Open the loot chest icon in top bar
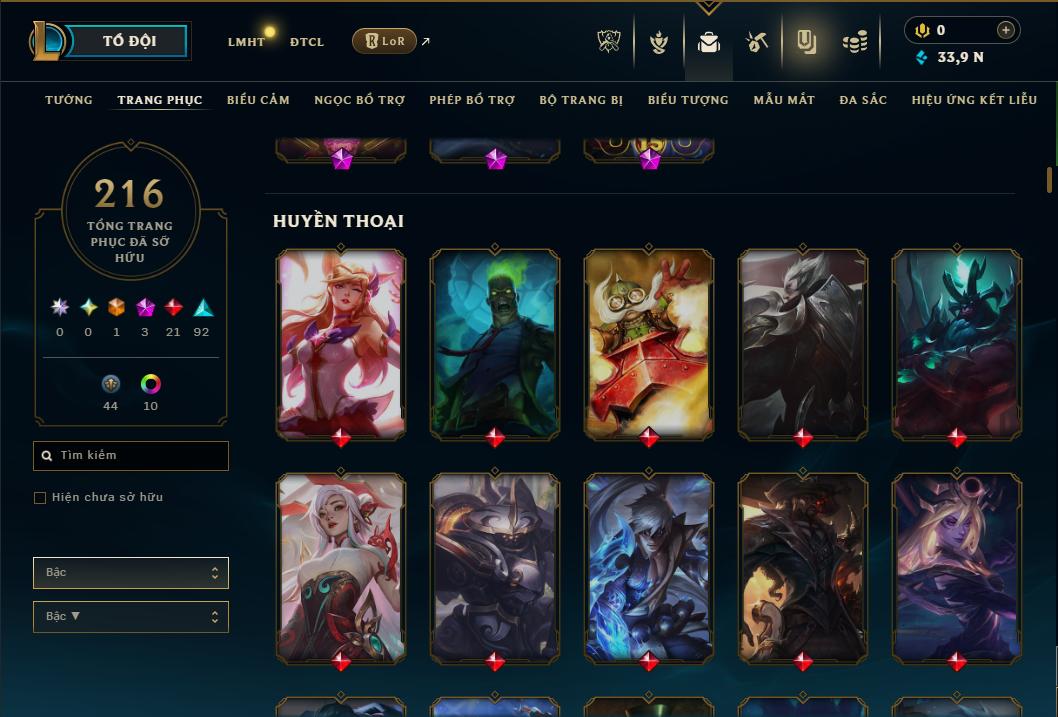Screen dimensions: 1058x717 click(x=756, y=42)
